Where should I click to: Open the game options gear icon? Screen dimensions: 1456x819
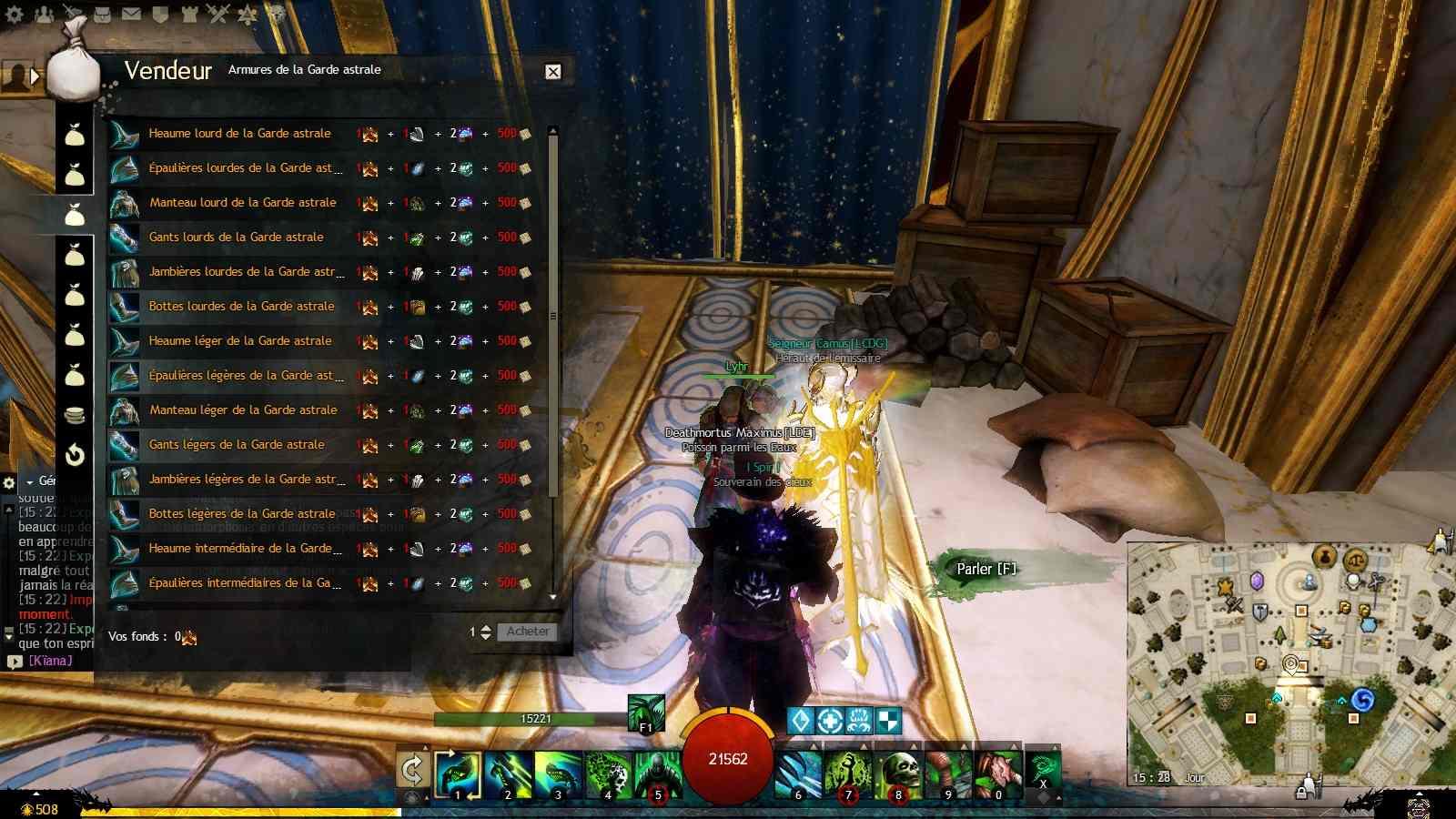14,14
